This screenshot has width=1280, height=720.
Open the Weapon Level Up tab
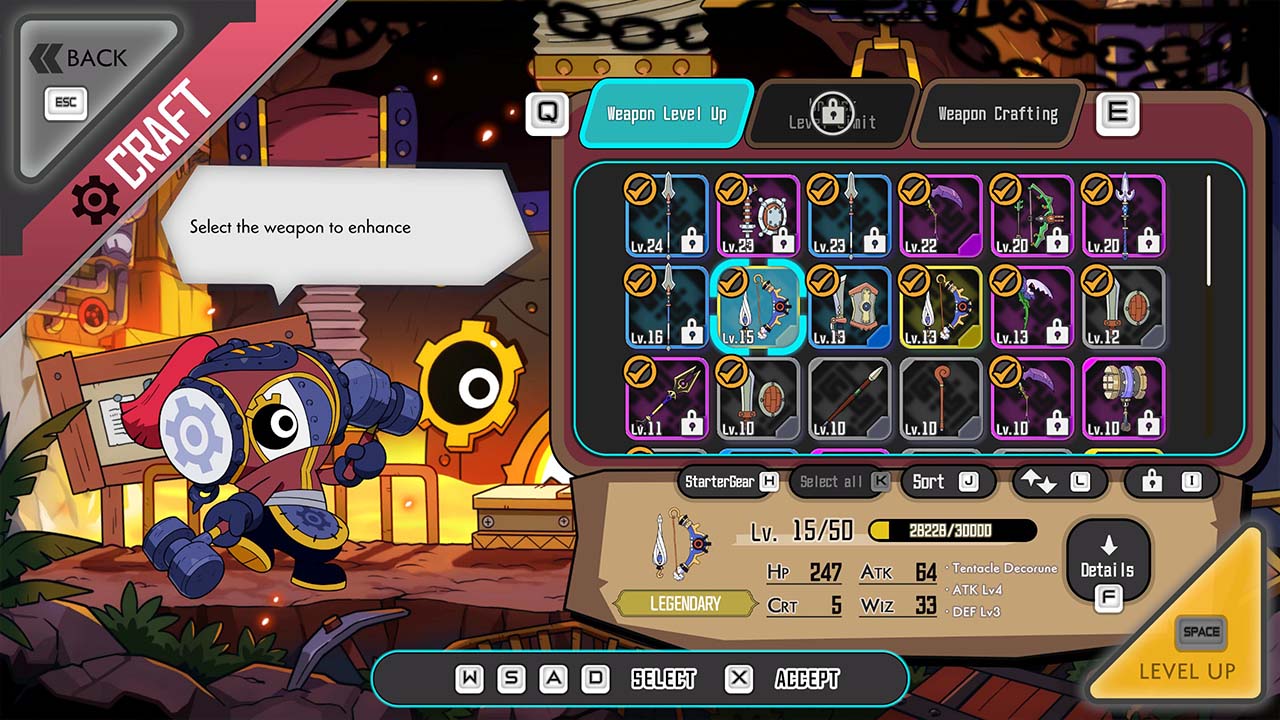[666, 114]
